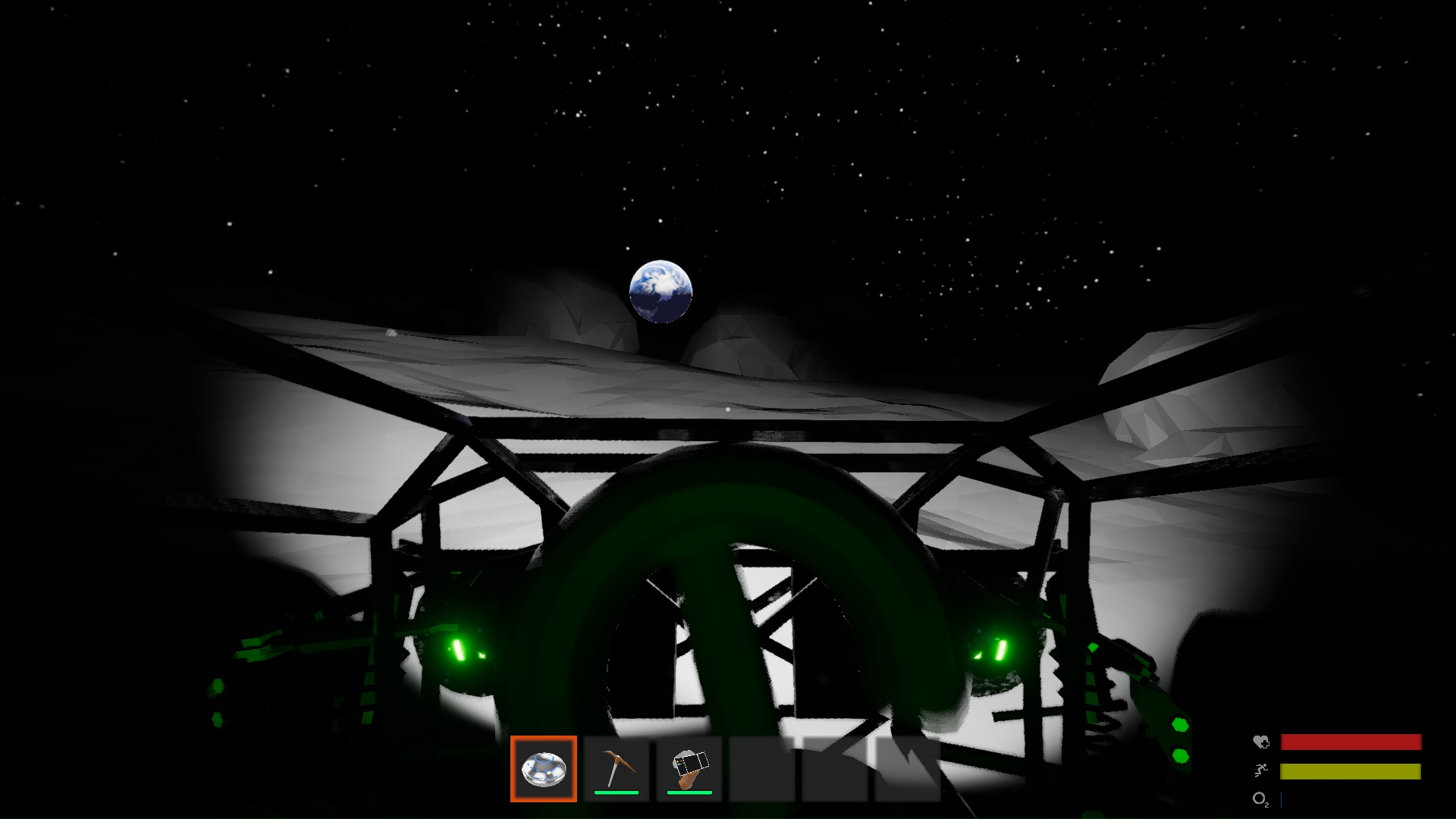Click the oxygen level bar next to O2
This screenshot has height=819, width=1456.
[1282, 798]
